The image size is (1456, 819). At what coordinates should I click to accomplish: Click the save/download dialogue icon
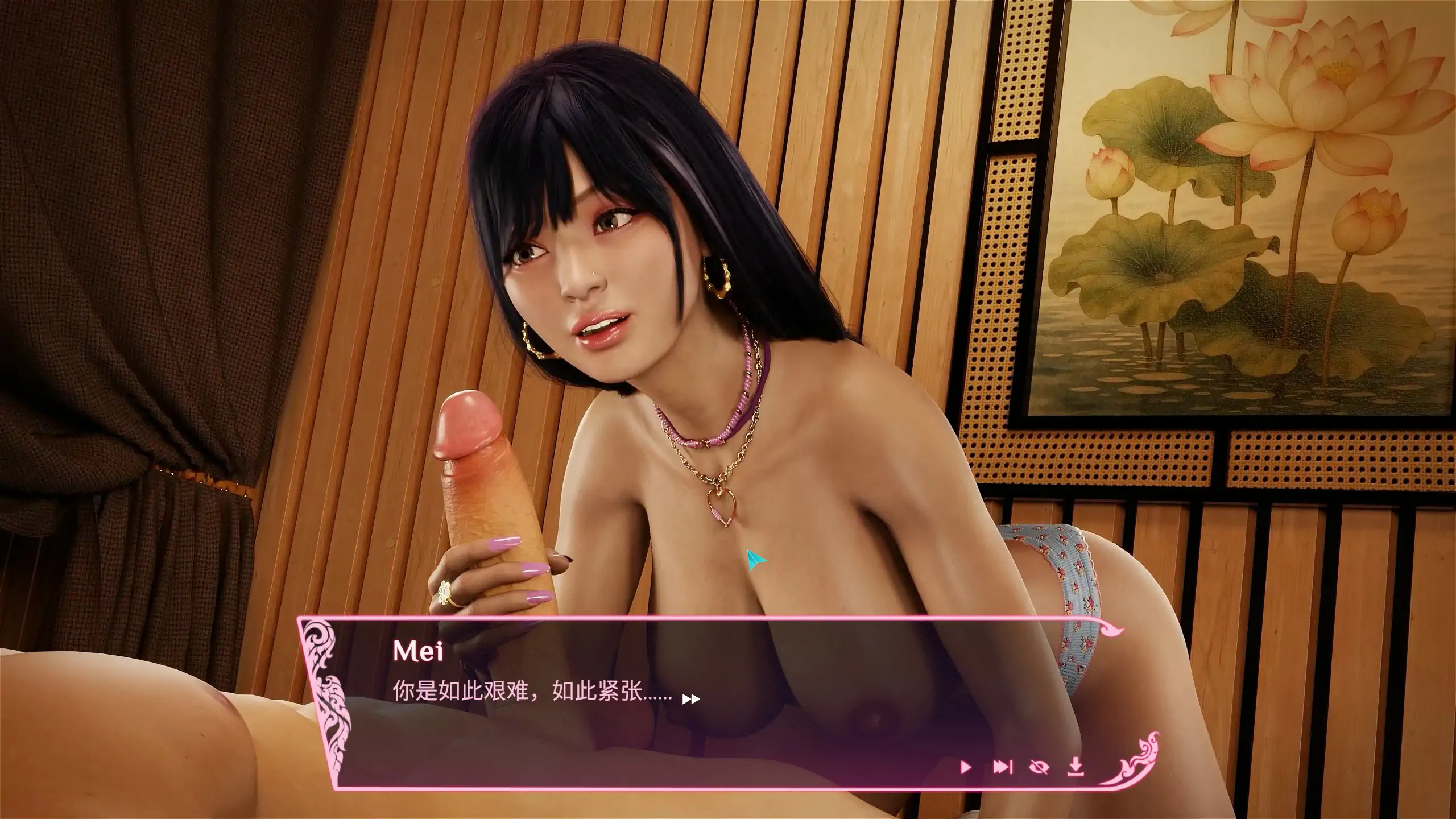point(1075,766)
